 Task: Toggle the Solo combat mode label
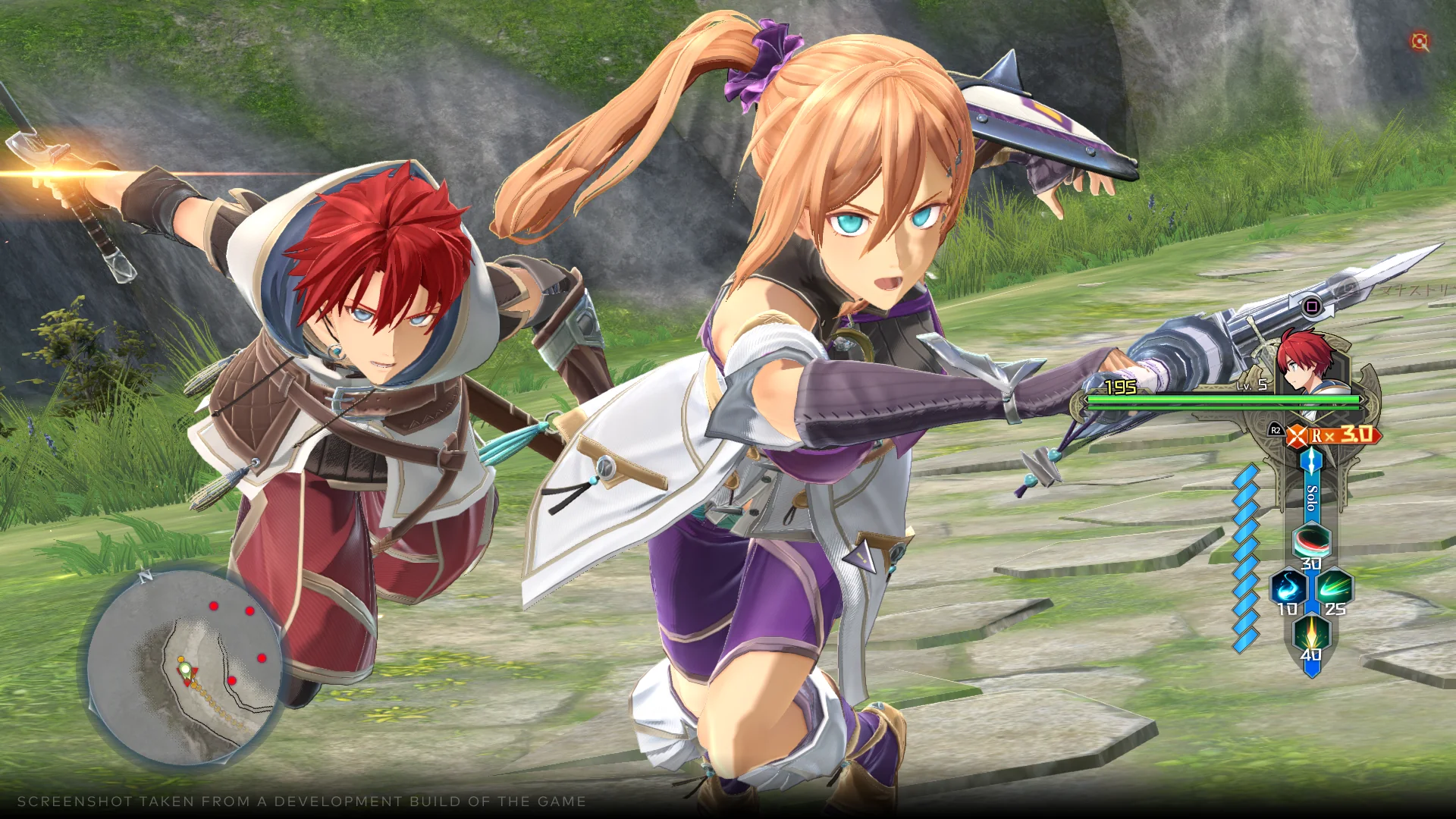1312,498
